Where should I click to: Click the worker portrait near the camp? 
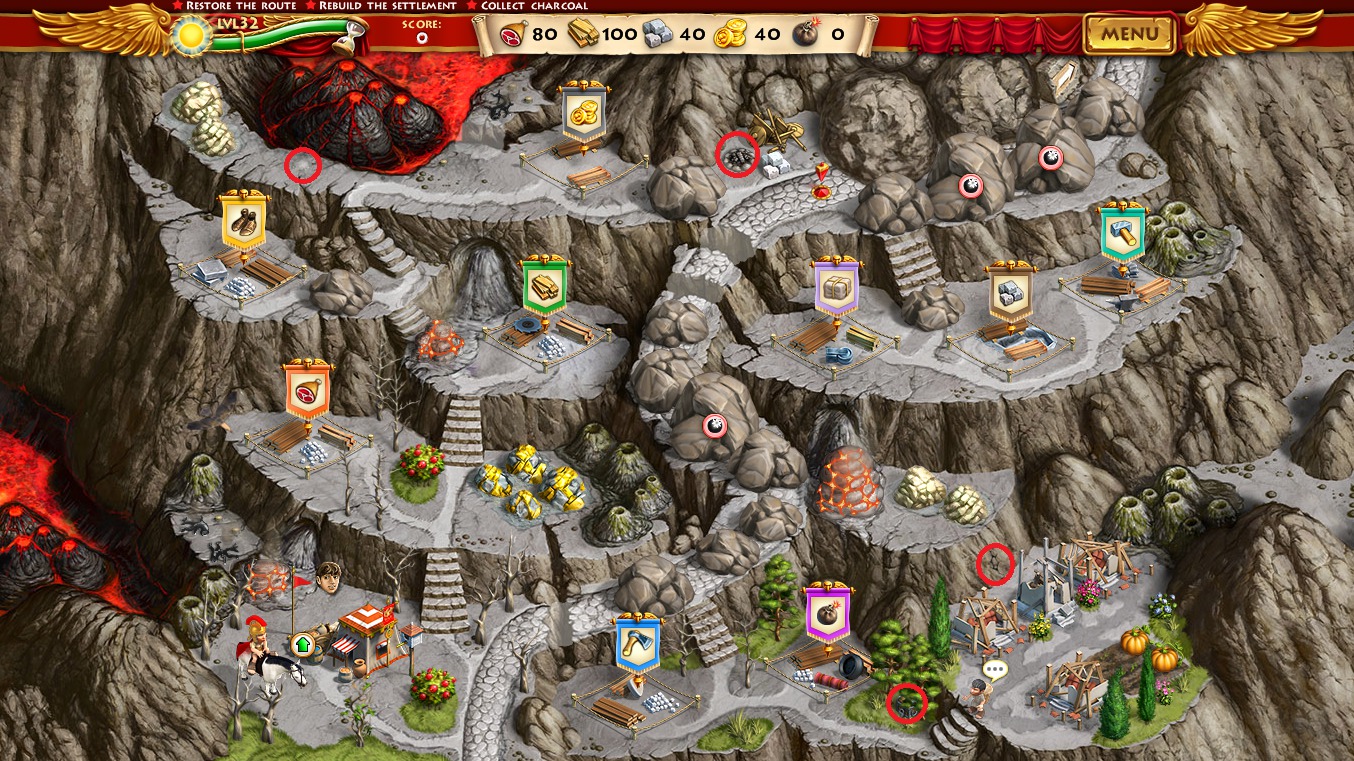[328, 577]
